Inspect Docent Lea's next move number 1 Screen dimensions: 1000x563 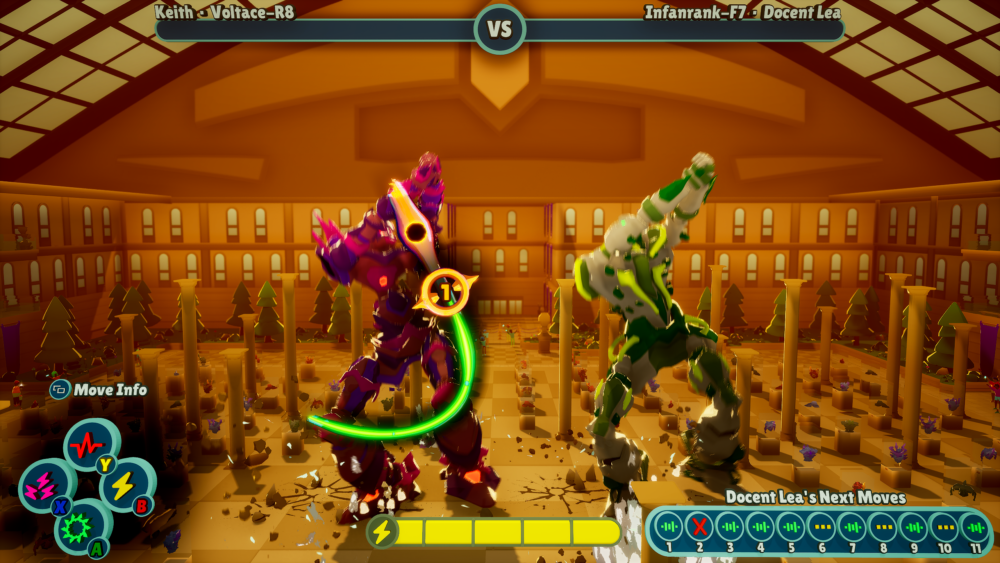point(669,526)
